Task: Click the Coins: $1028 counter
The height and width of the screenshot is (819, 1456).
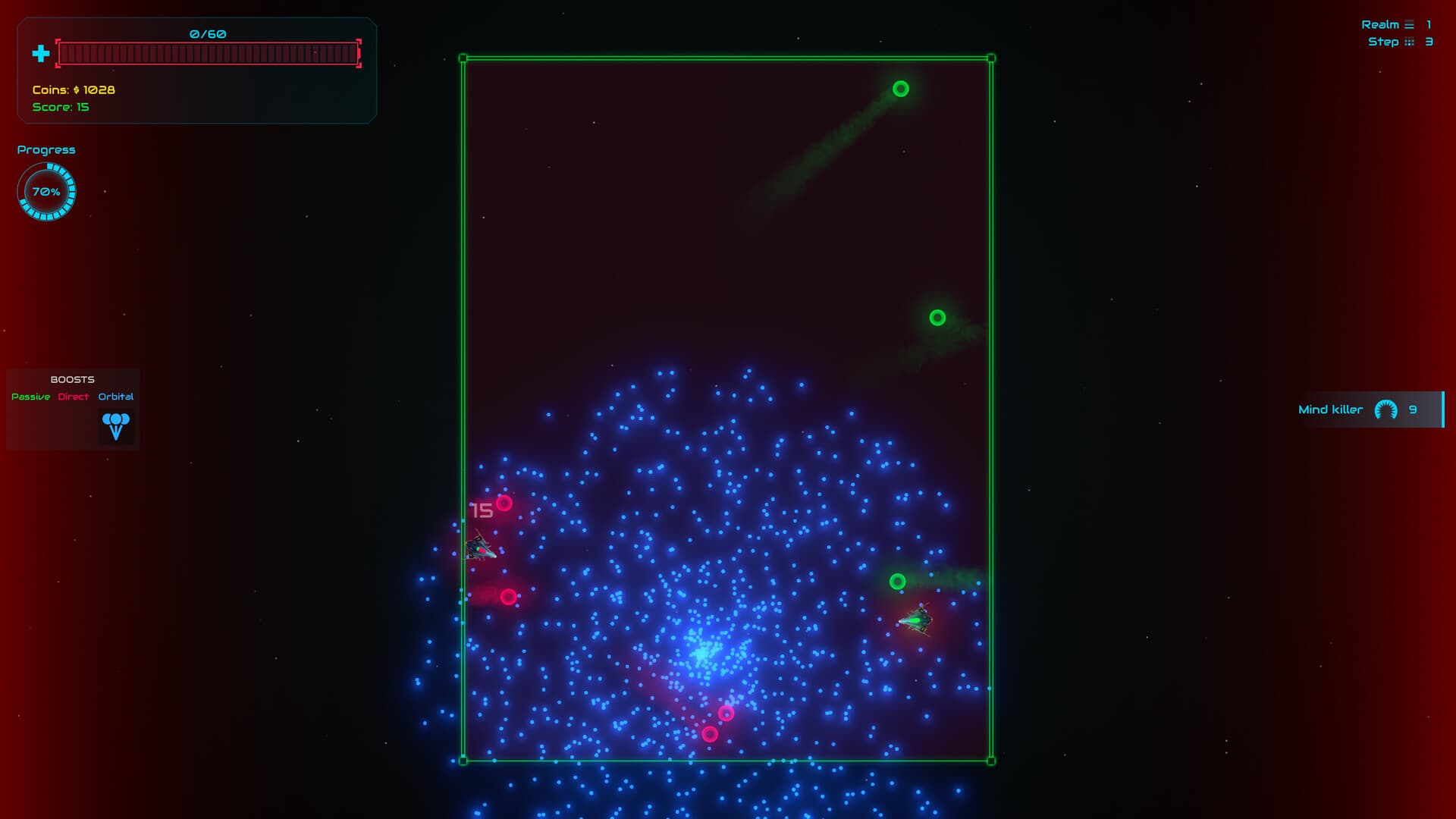Action: (72, 89)
